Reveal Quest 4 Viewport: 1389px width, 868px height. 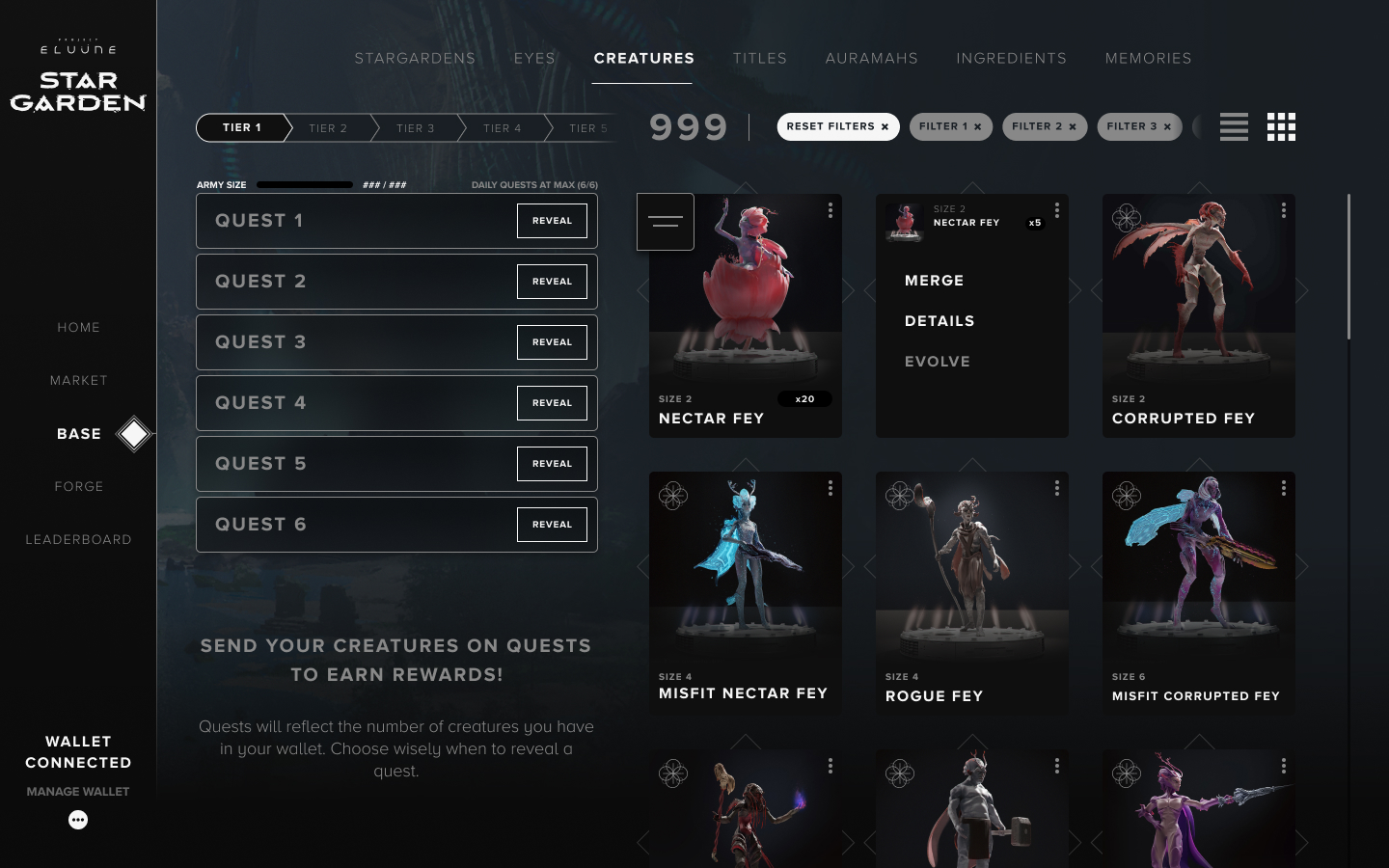pyautogui.click(x=552, y=403)
